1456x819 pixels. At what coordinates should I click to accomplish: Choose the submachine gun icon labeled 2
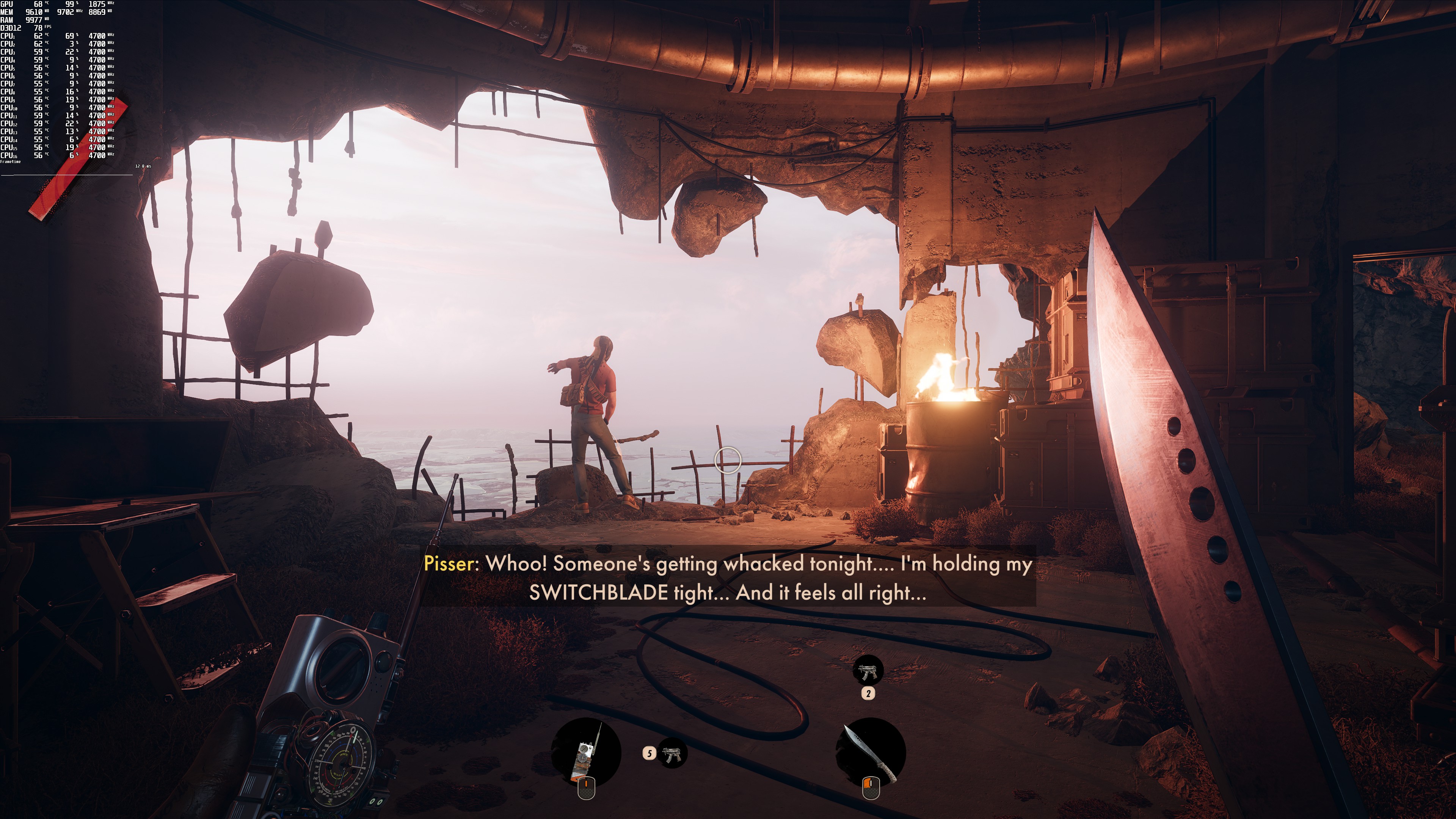pos(868,672)
